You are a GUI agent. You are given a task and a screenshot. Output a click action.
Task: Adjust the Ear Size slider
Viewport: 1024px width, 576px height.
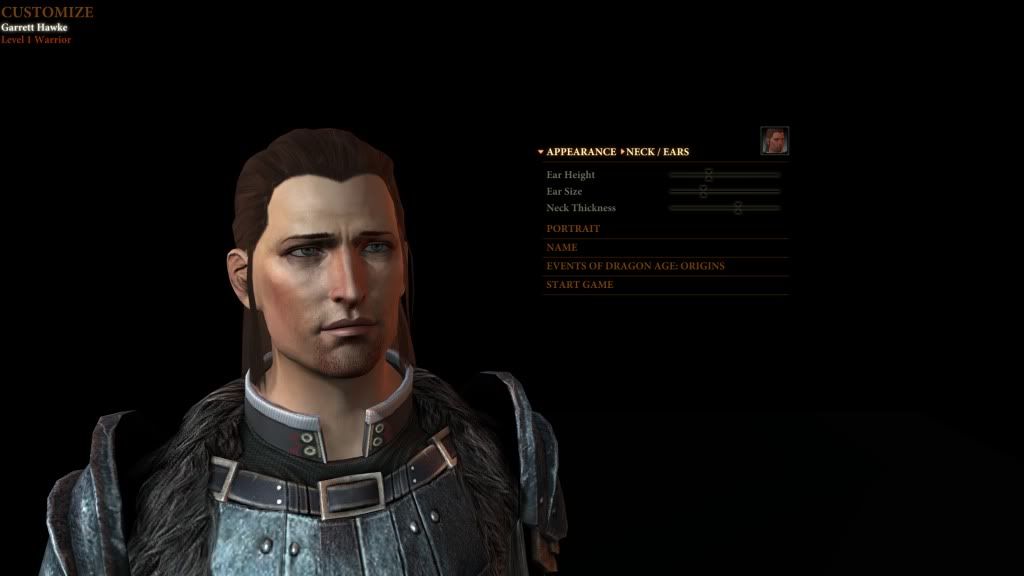(x=703, y=191)
